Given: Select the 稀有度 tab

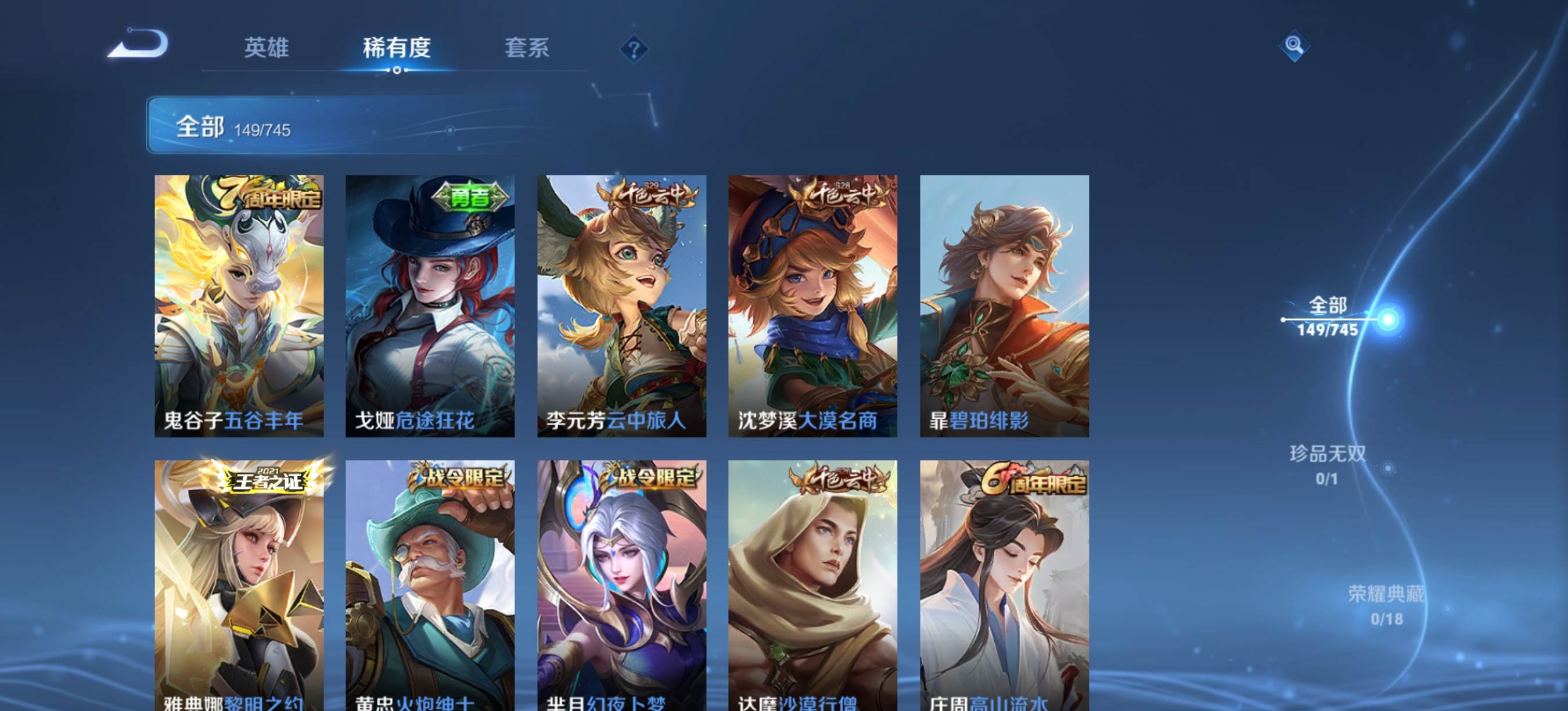Looking at the screenshot, I should point(397,48).
